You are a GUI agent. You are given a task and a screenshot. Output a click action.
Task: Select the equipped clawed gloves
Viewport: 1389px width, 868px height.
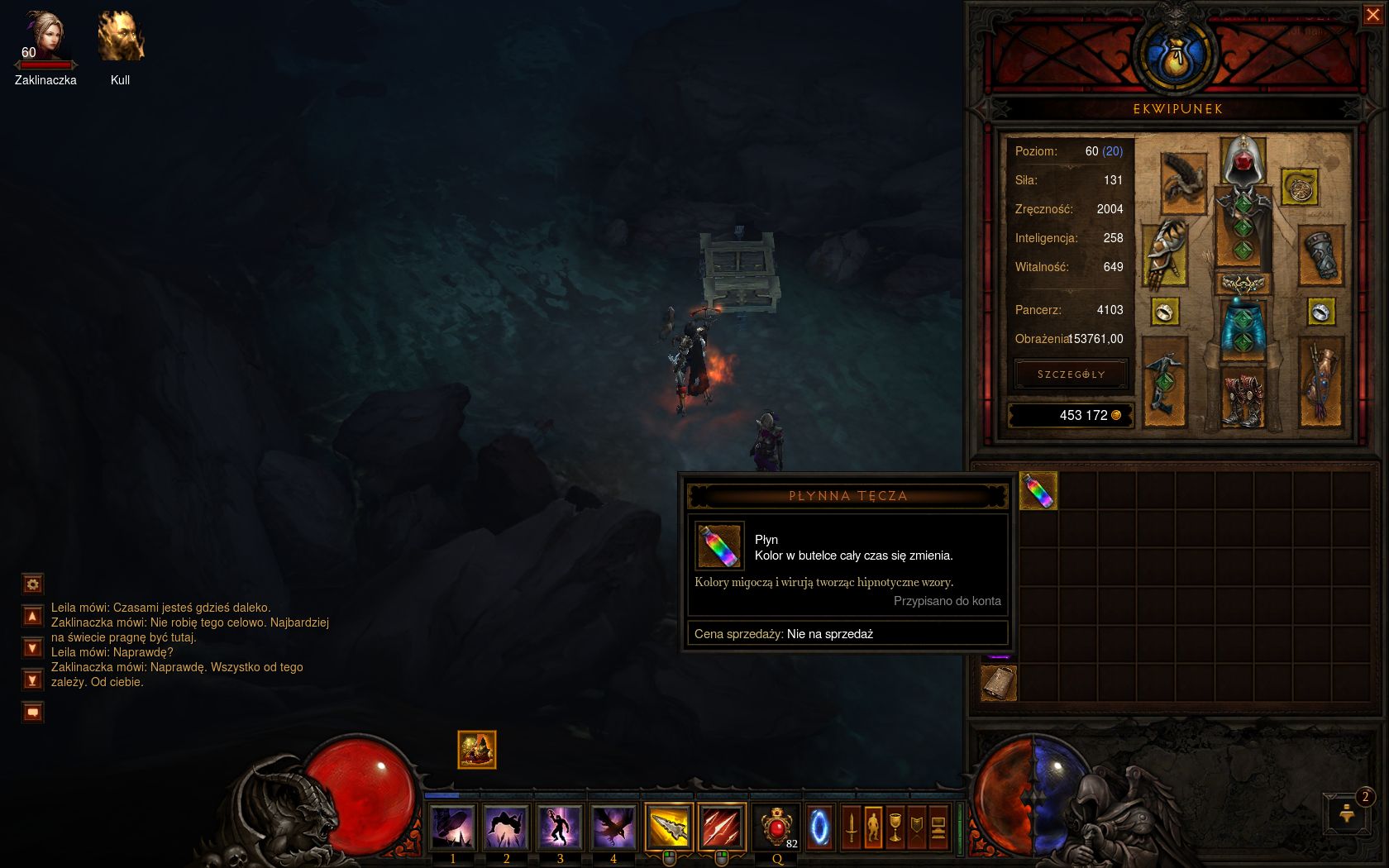click(x=1164, y=254)
